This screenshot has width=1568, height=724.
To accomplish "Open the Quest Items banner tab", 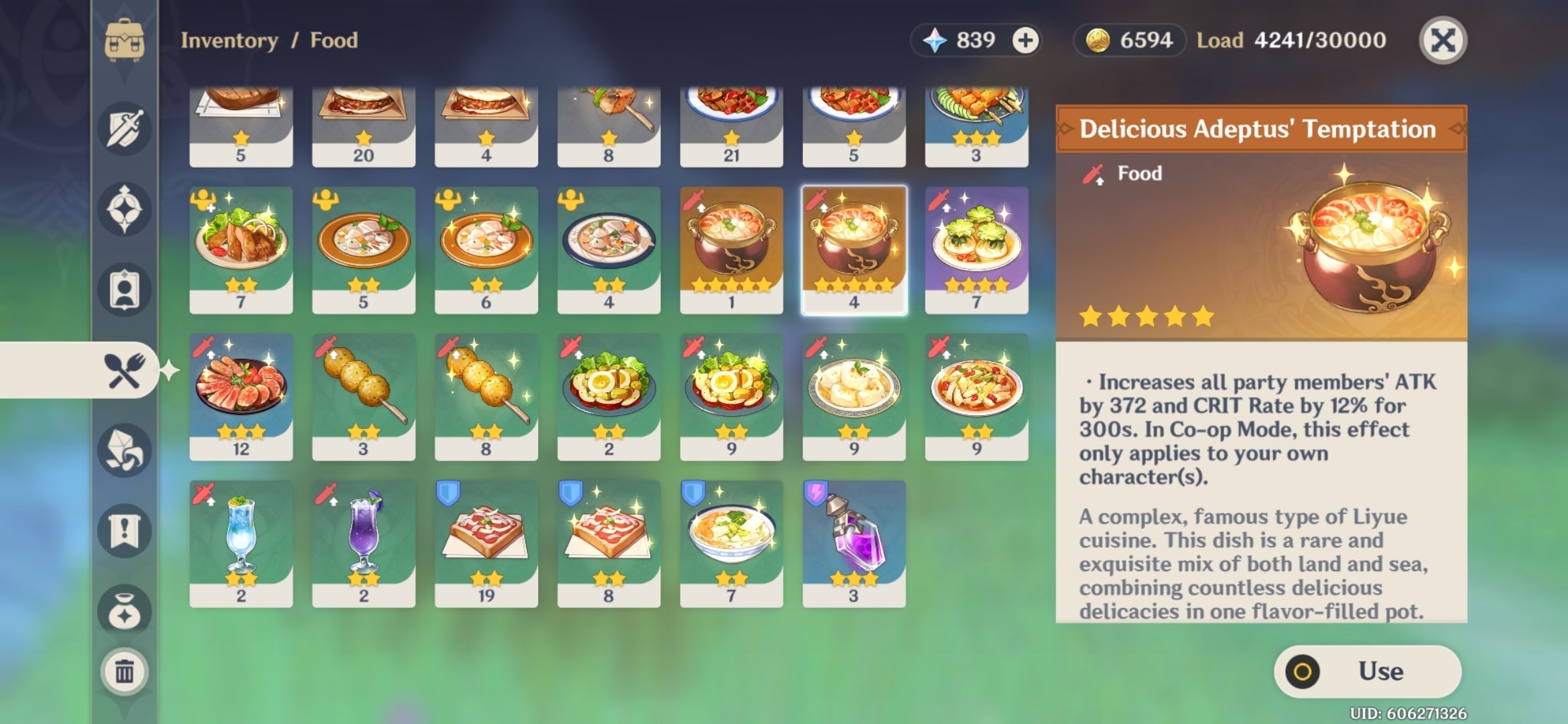I will tap(125, 530).
